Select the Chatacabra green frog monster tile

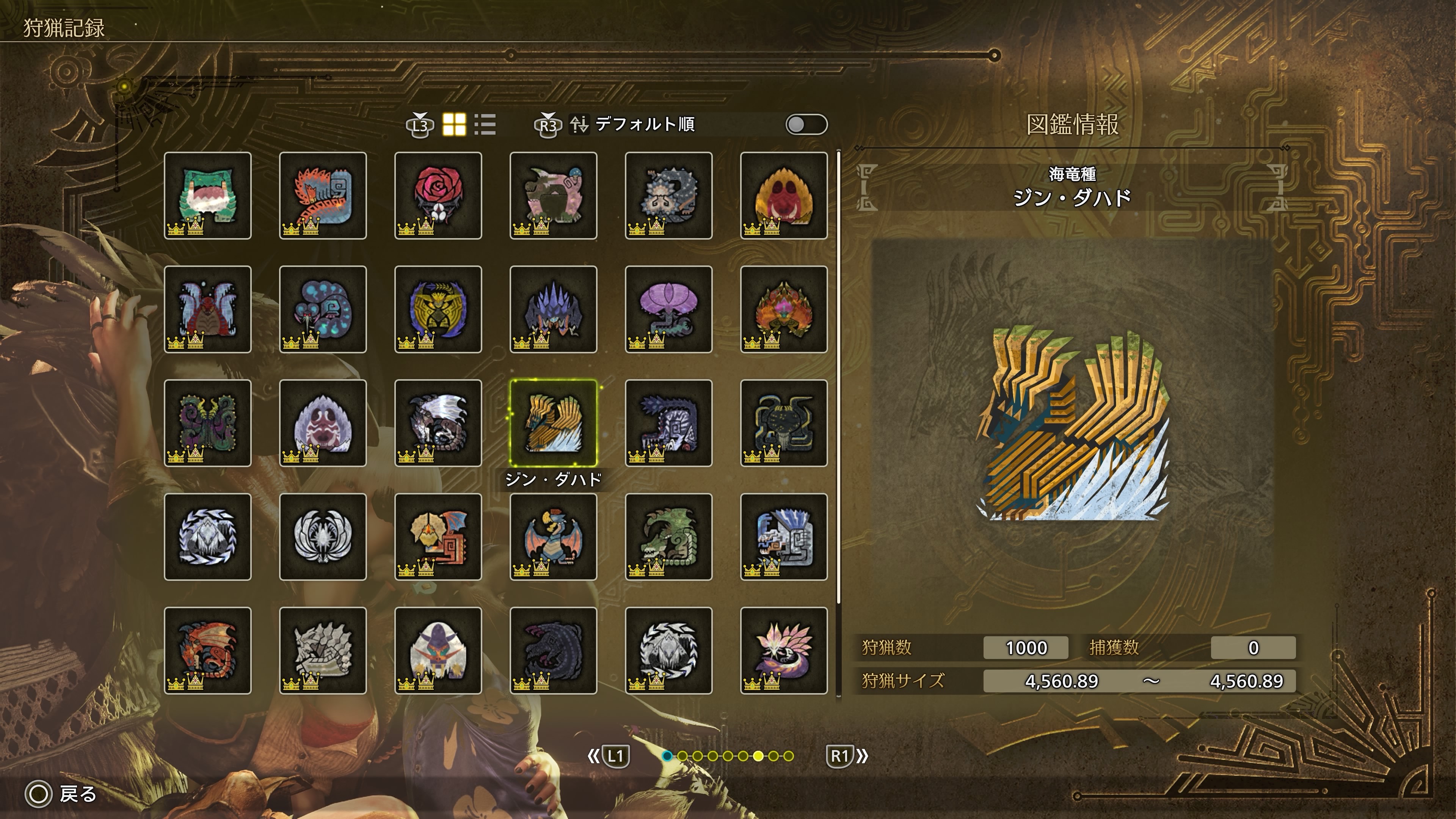point(207,195)
